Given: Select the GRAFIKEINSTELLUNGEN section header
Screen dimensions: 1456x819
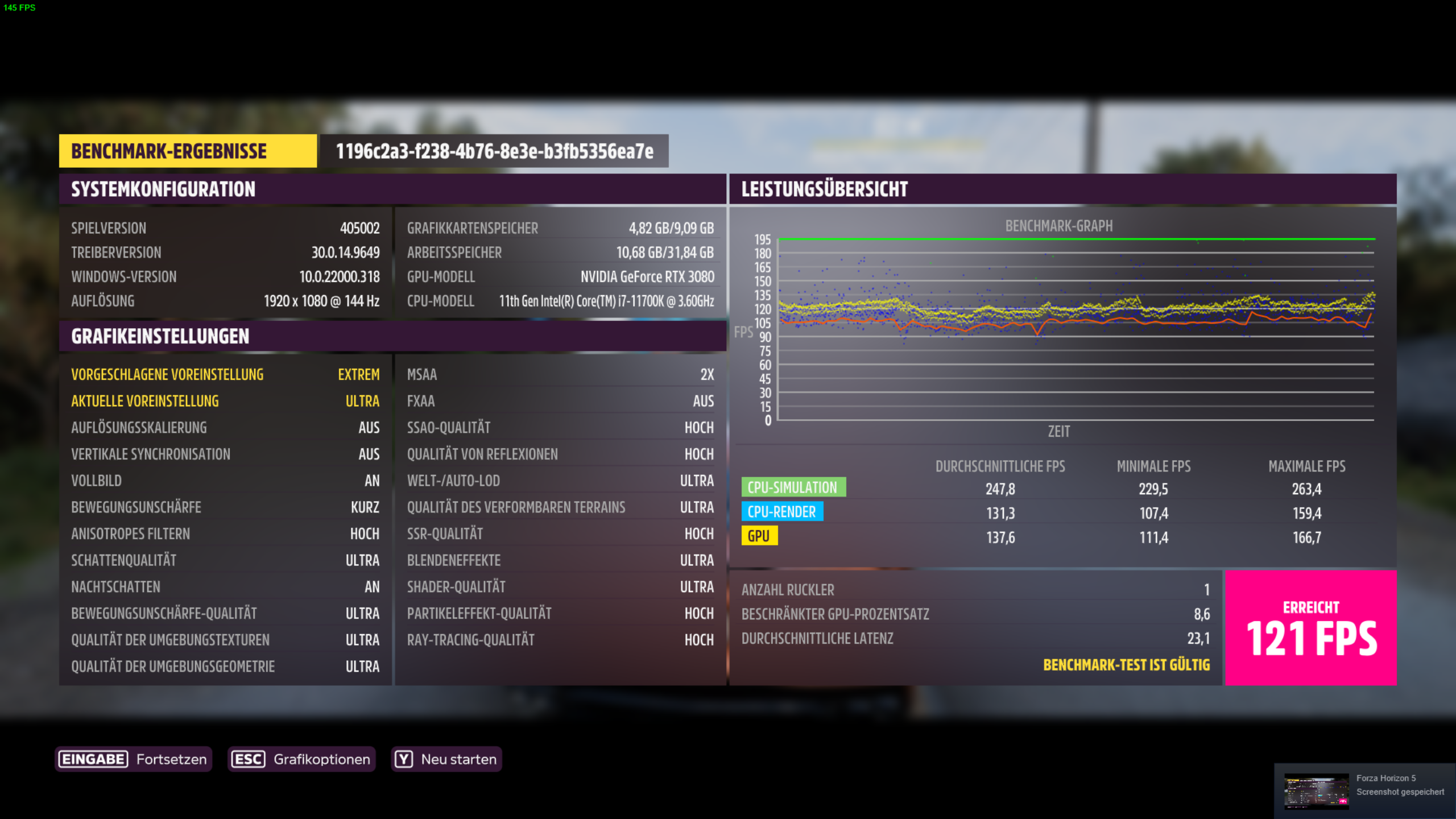Looking at the screenshot, I should click(x=159, y=336).
